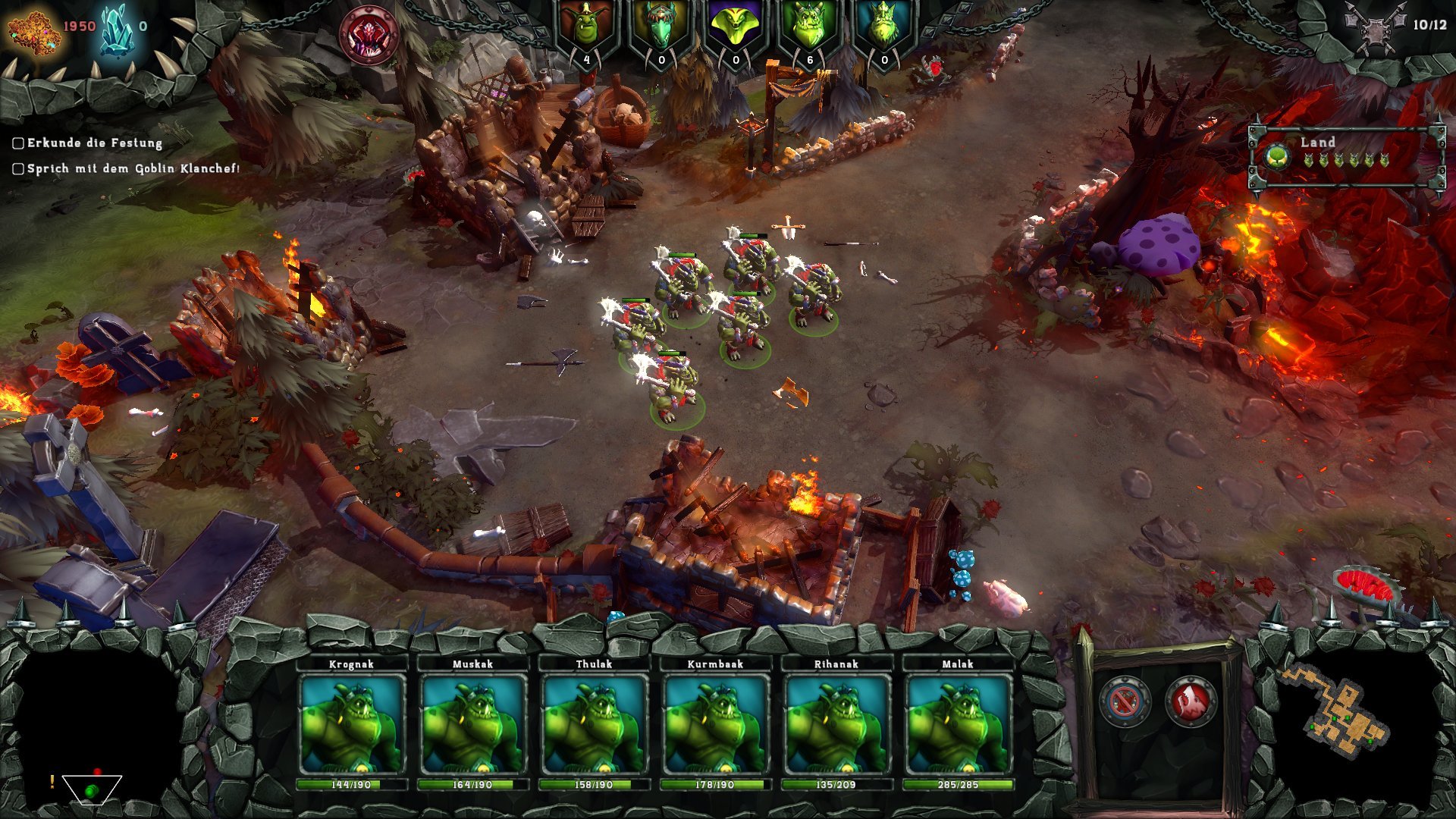
Task: Click the yellow exclamation alert marker
Action: click(52, 781)
